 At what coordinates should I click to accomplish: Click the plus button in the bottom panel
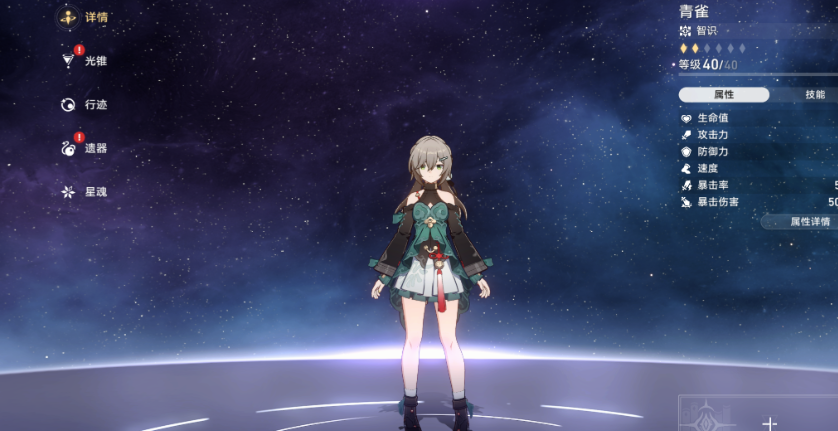pyautogui.click(x=769, y=423)
